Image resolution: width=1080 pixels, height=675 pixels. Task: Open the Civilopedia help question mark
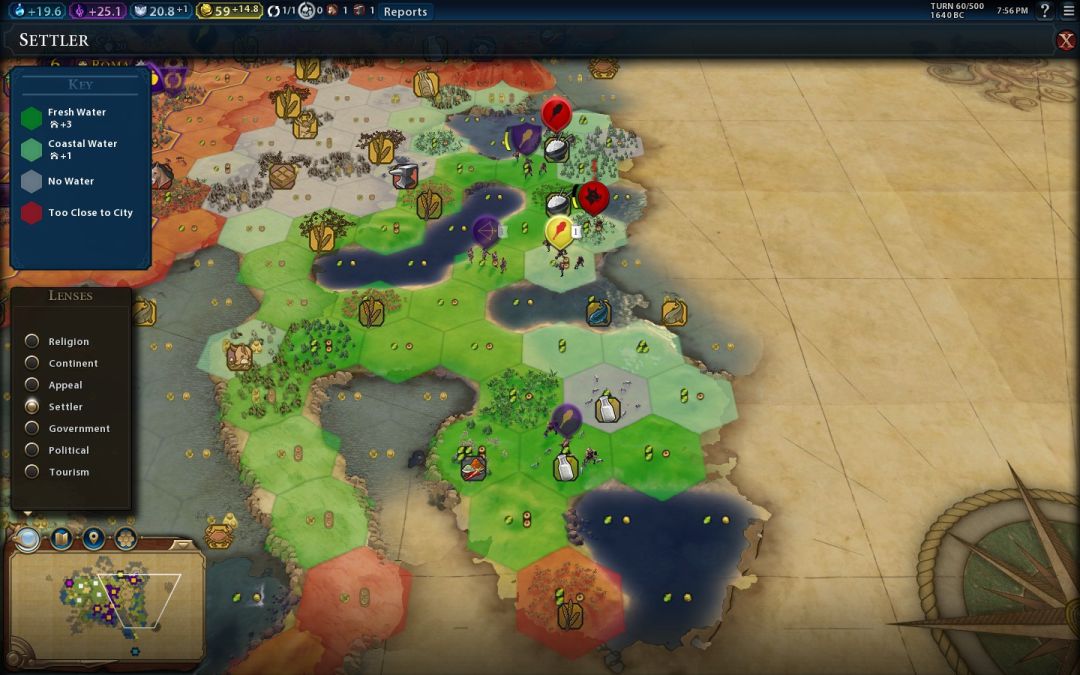[1045, 11]
